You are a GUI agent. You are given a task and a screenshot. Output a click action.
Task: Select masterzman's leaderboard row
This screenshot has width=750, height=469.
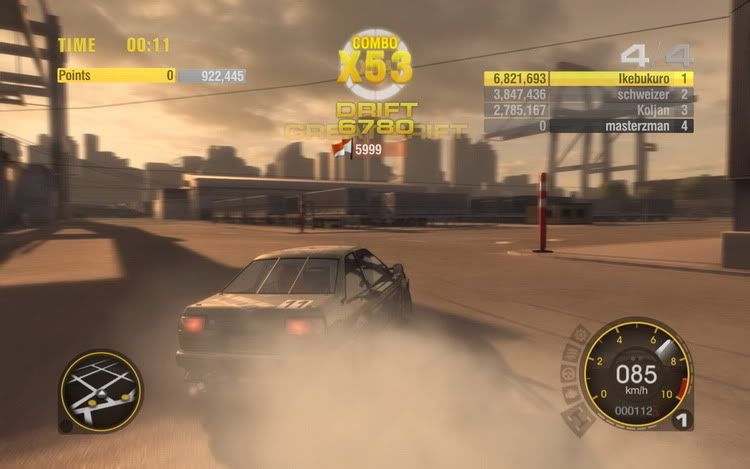588,126
